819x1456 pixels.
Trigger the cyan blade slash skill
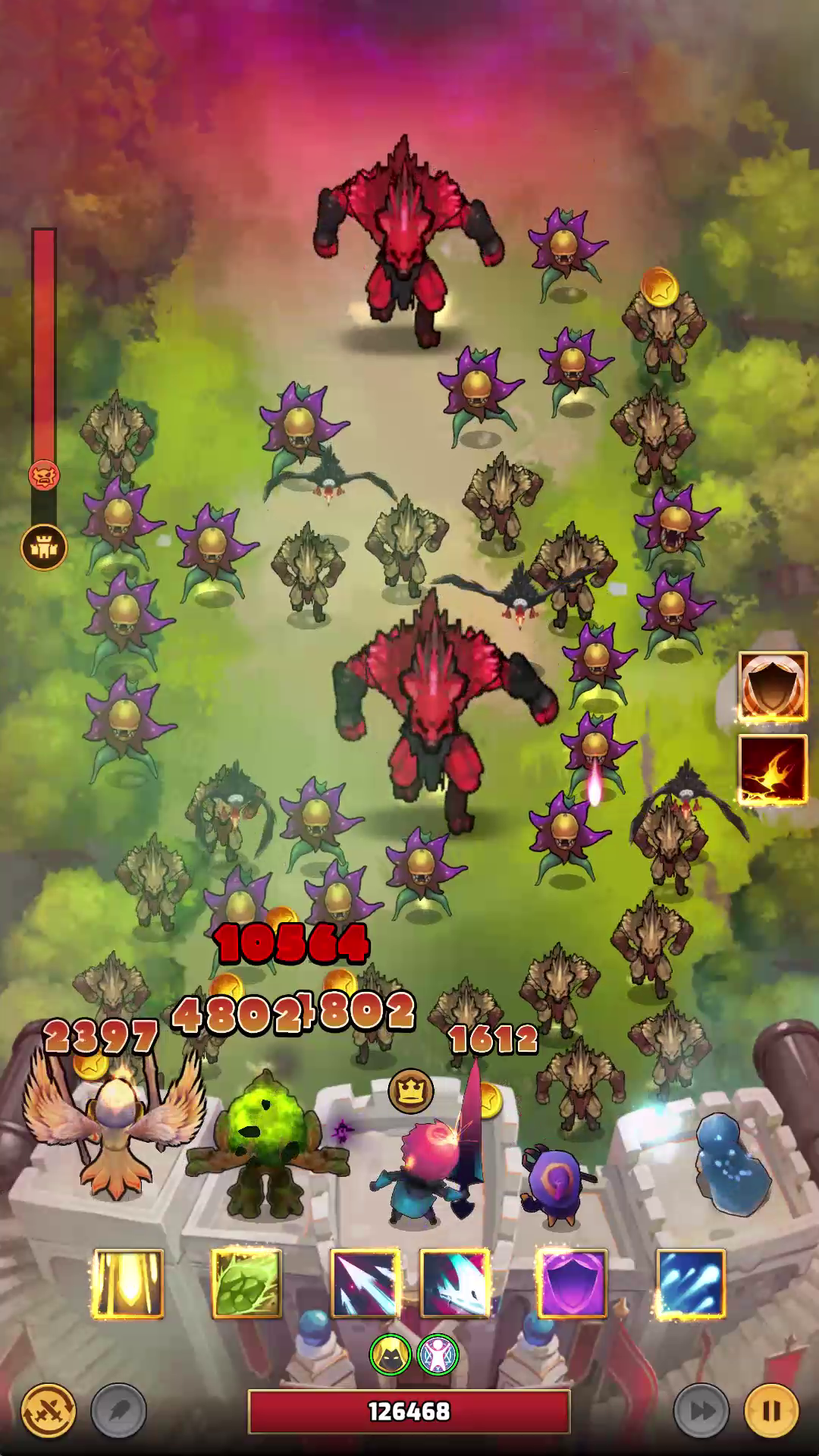(454, 1284)
